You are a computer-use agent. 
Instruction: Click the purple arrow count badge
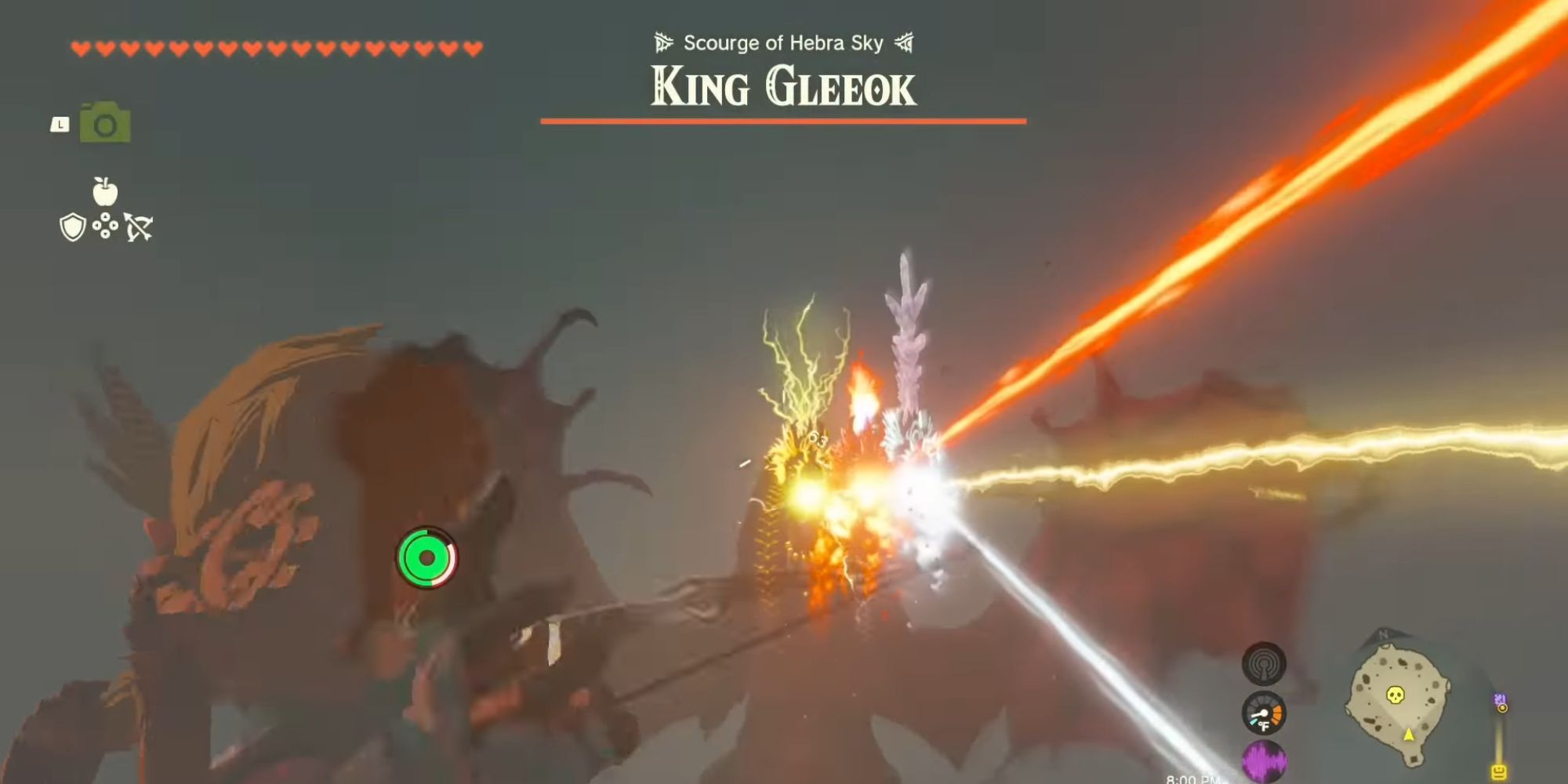[1499, 697]
